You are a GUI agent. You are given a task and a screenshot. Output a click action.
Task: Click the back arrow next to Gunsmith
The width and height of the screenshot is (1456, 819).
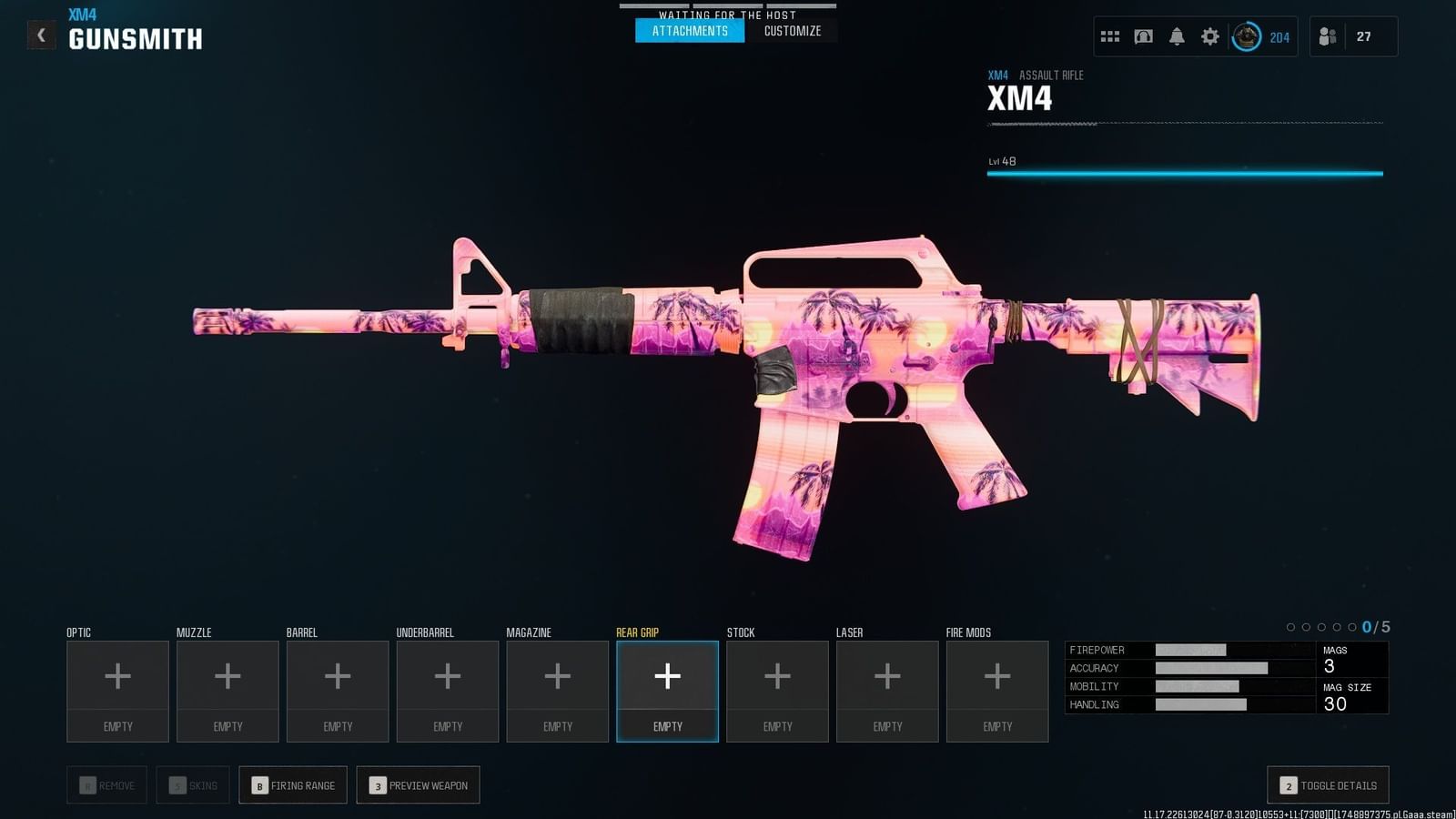tap(41, 35)
